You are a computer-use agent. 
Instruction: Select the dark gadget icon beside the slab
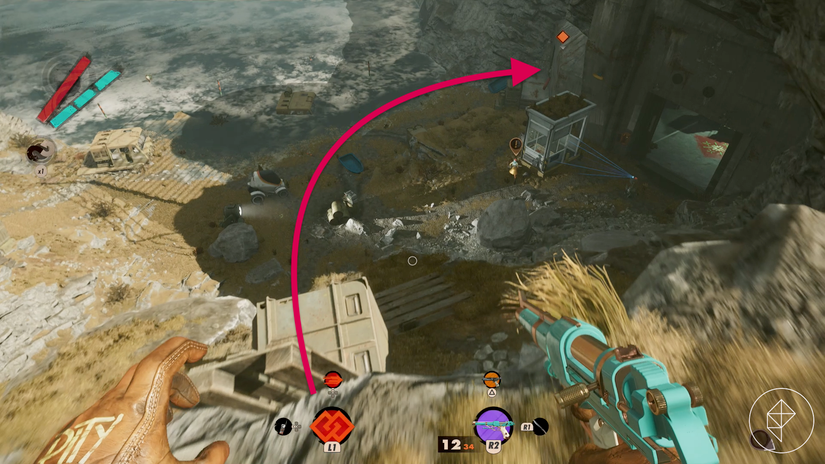click(284, 427)
